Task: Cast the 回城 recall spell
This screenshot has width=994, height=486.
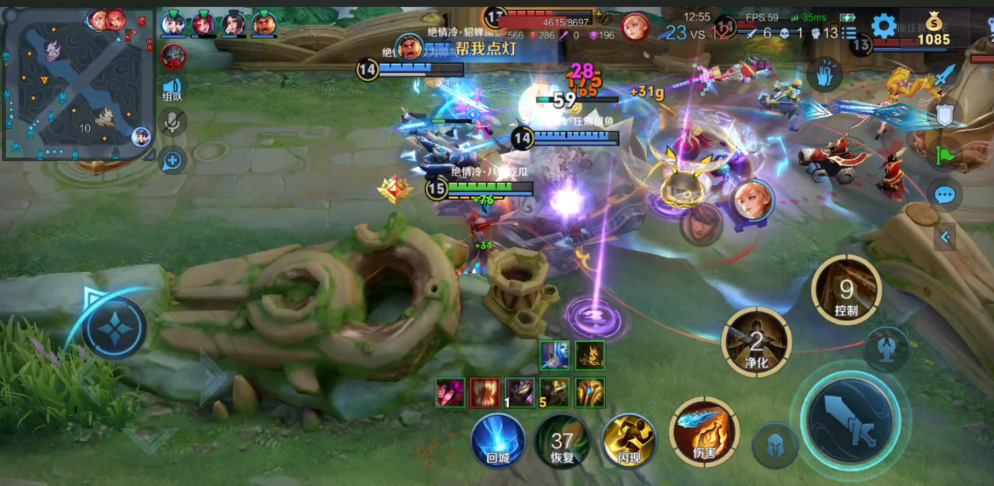Action: 498,440
